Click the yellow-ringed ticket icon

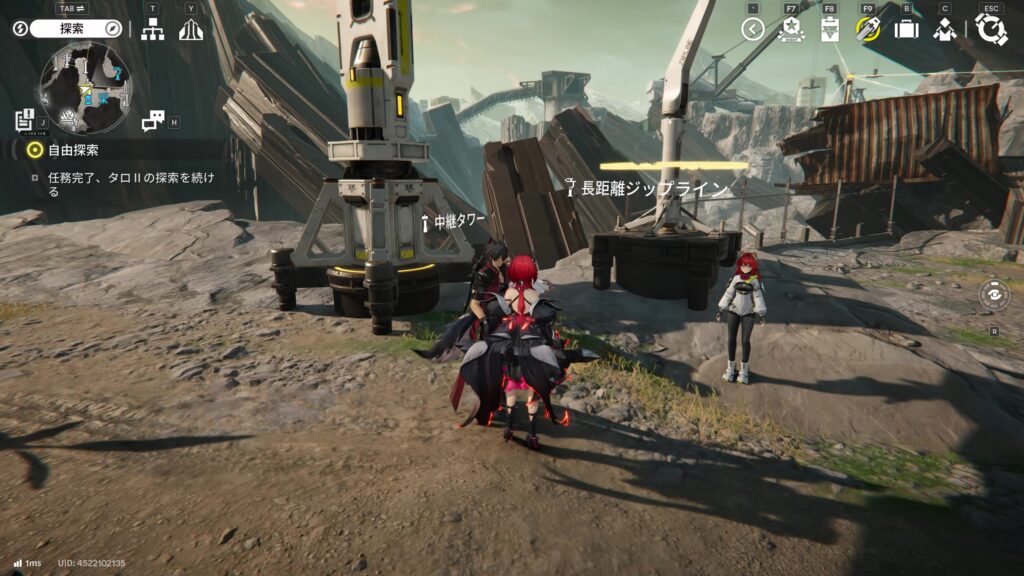click(x=867, y=29)
